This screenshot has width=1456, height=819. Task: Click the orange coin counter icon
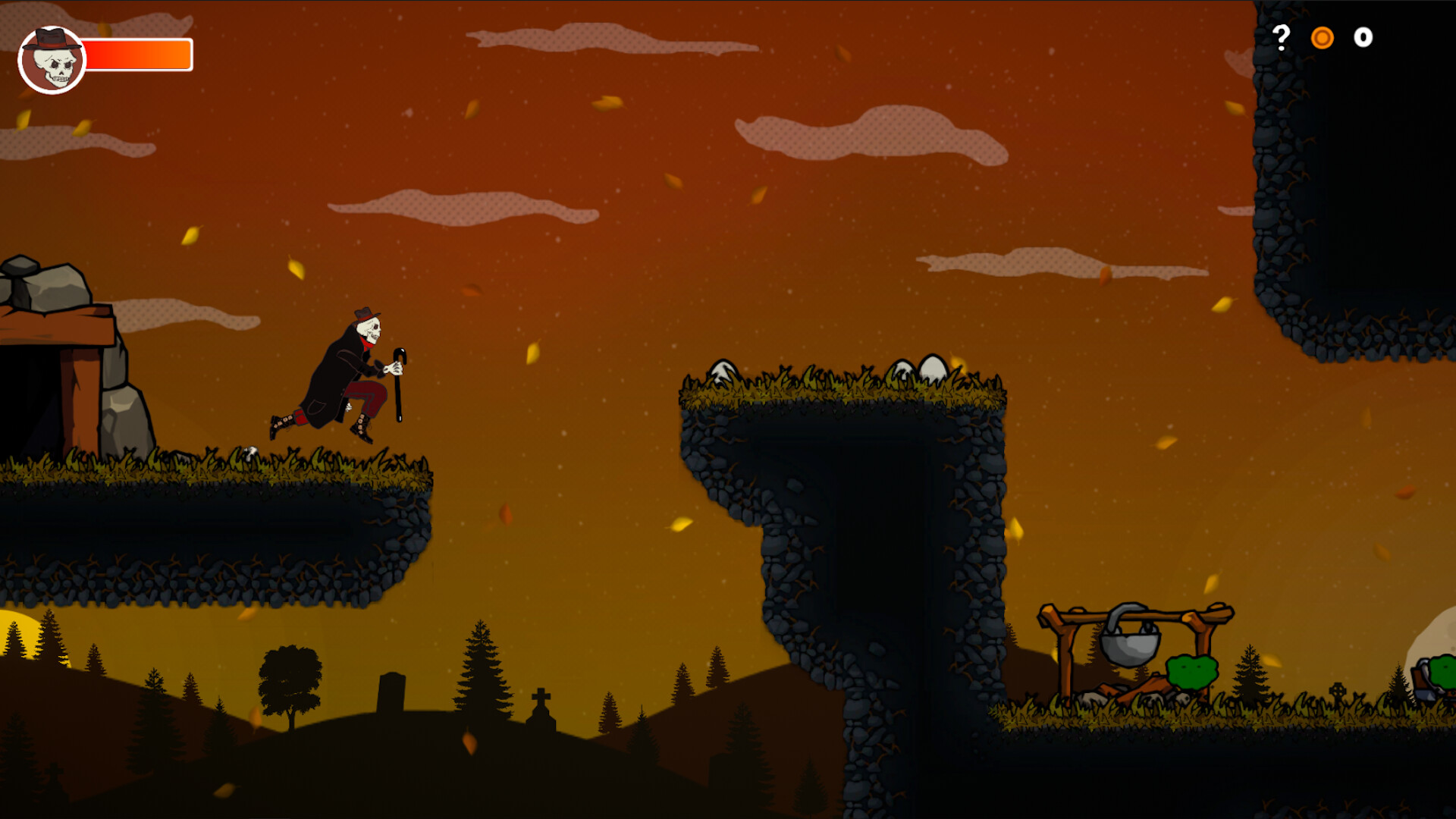tap(1324, 37)
